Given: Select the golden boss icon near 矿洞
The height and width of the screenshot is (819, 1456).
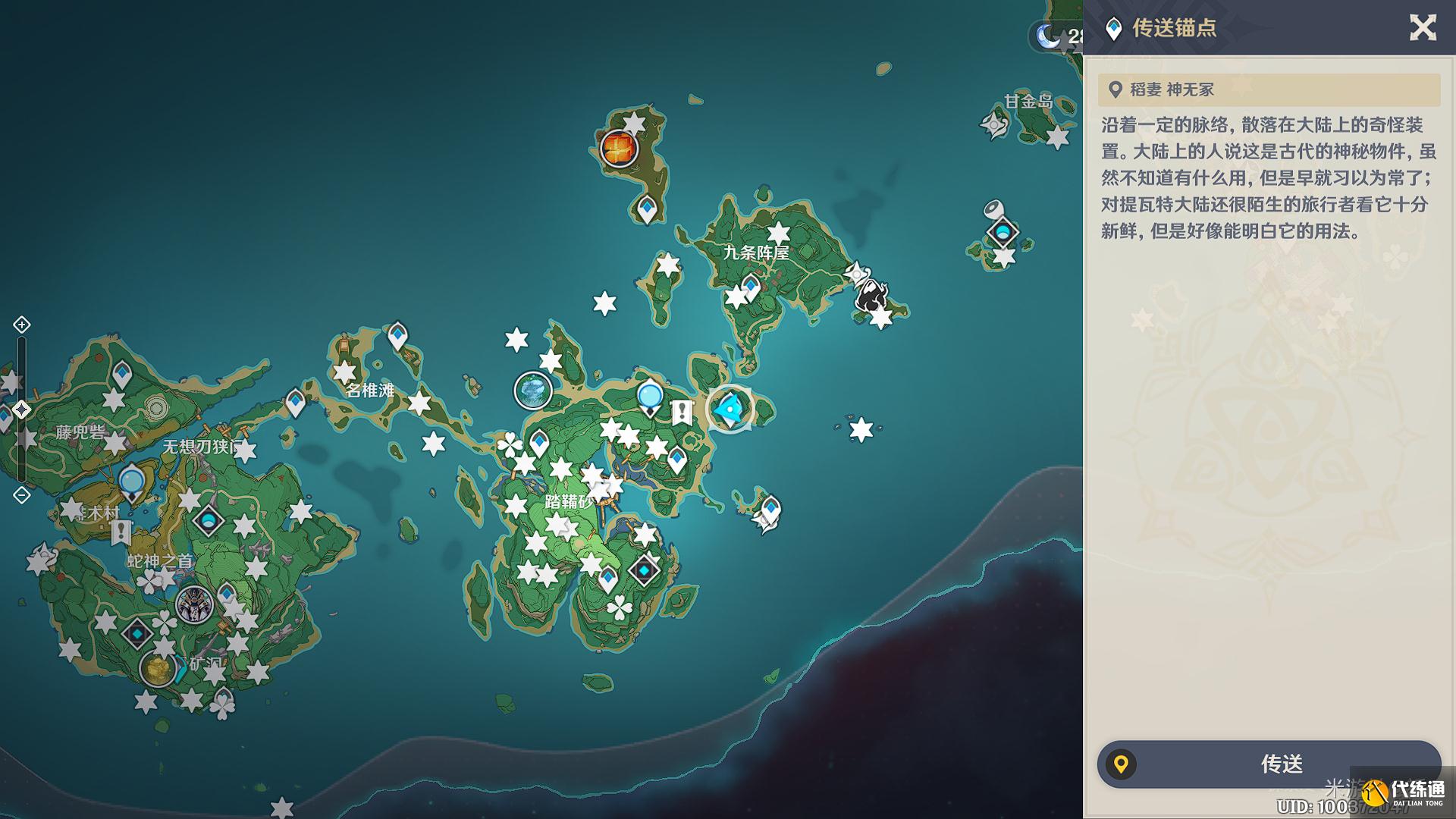Looking at the screenshot, I should (158, 669).
